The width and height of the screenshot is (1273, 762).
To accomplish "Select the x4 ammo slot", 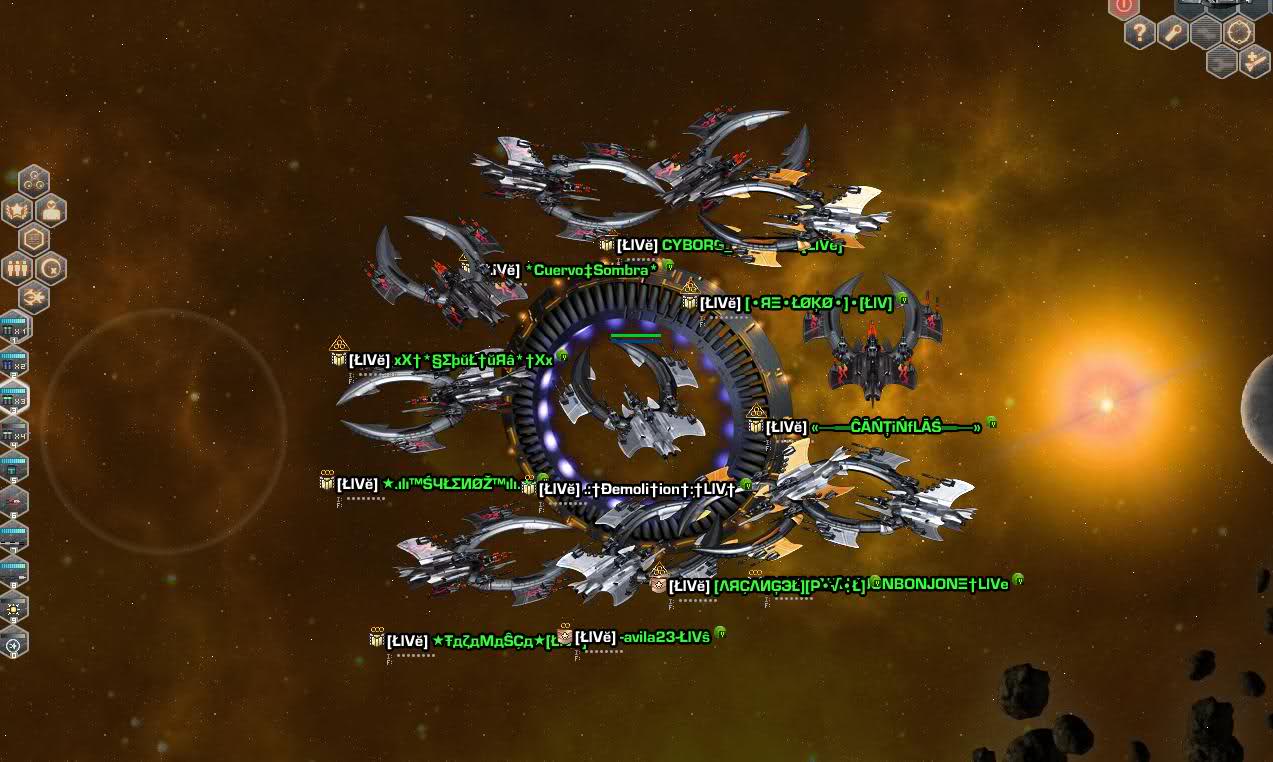I will (14, 432).
